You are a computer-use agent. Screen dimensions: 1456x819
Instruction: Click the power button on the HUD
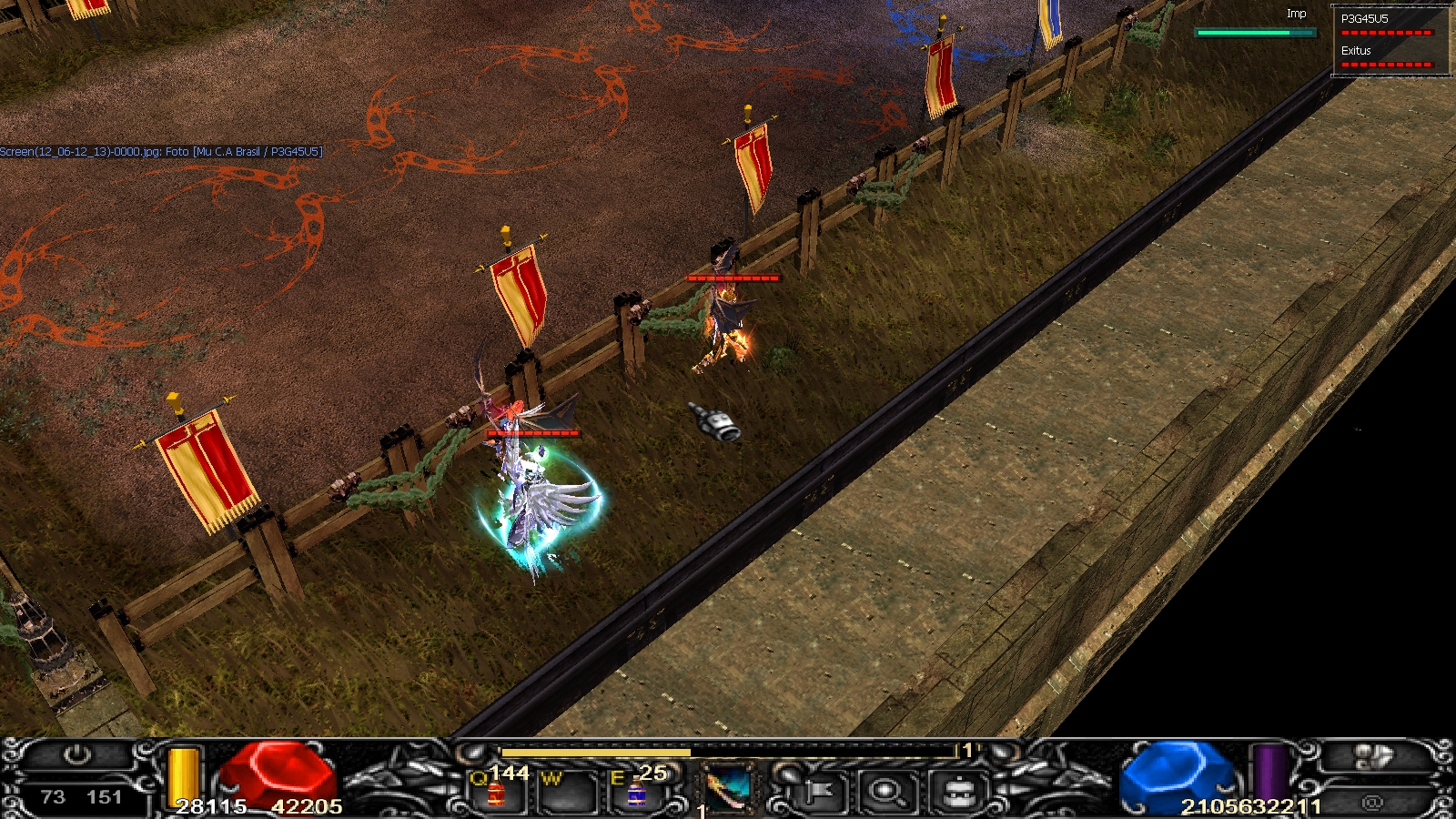[77, 755]
